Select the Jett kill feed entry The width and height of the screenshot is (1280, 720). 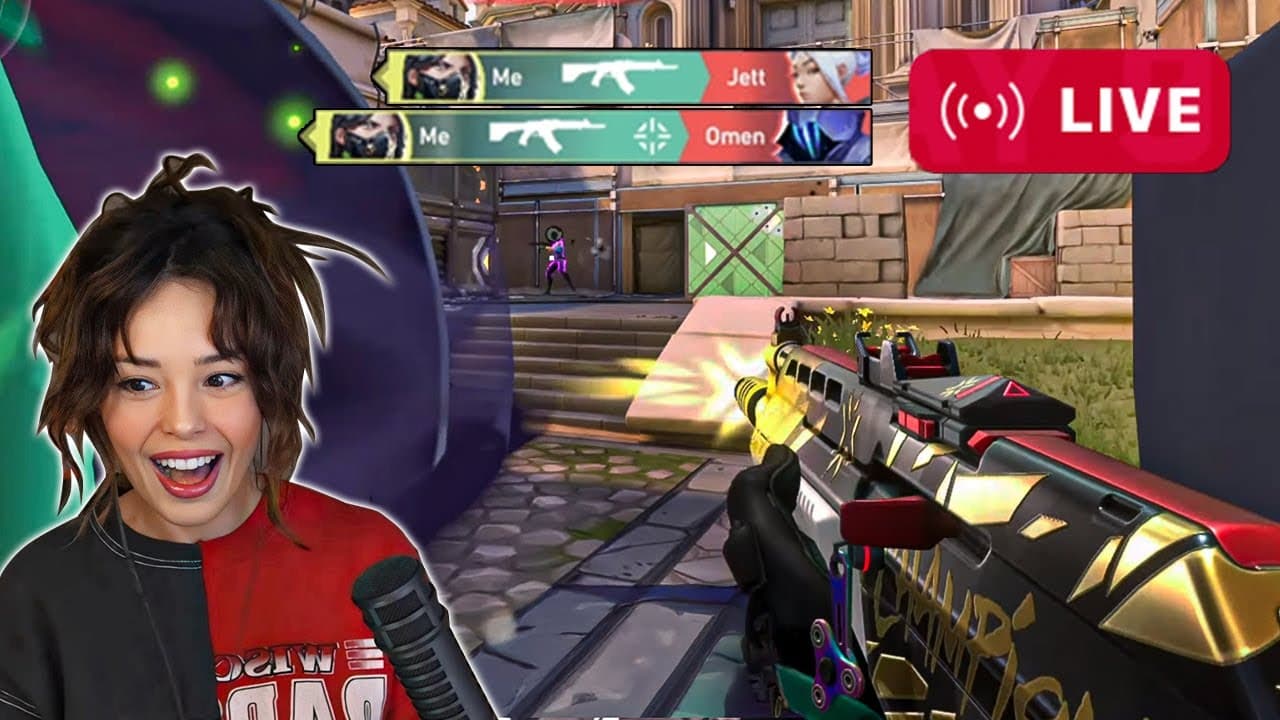pyautogui.click(x=622, y=77)
